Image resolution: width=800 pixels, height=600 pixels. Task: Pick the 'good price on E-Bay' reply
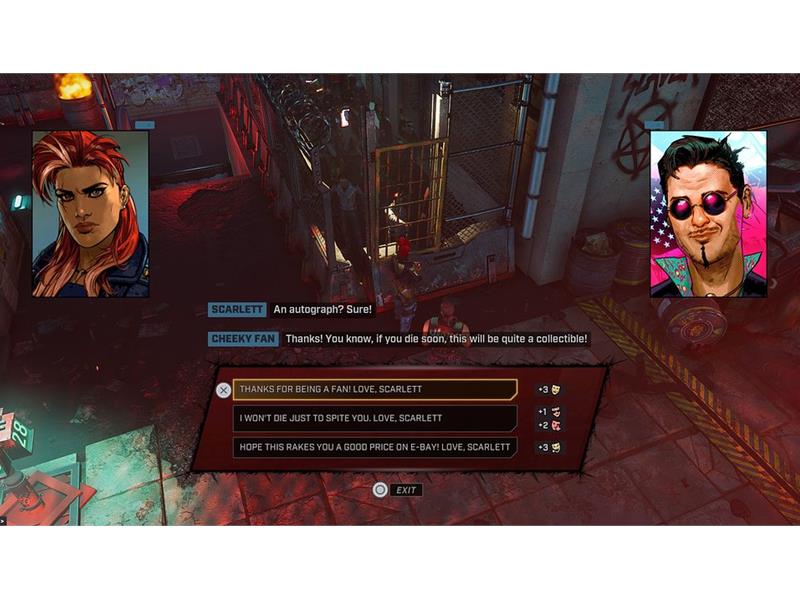(375, 447)
